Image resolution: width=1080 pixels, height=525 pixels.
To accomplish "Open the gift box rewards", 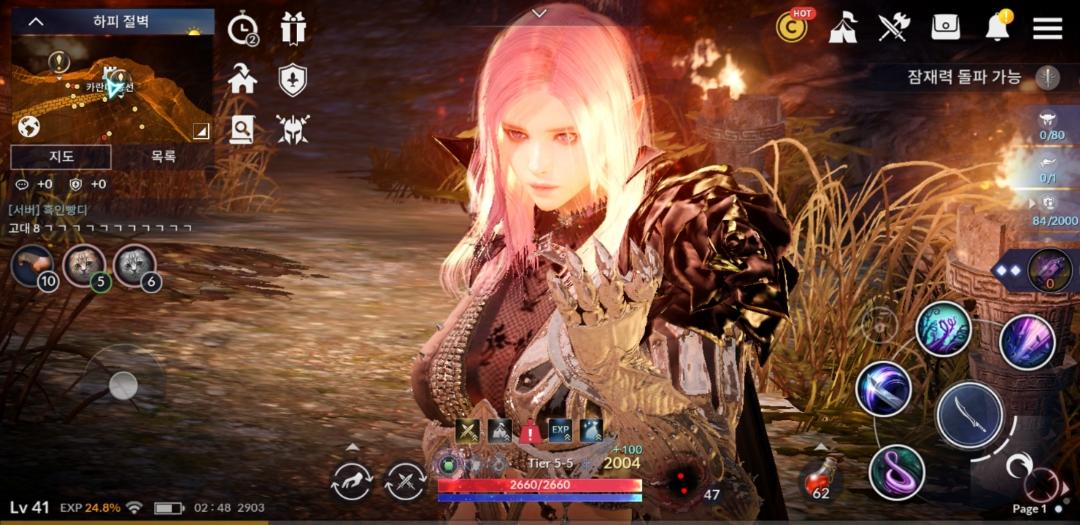I will click(293, 28).
